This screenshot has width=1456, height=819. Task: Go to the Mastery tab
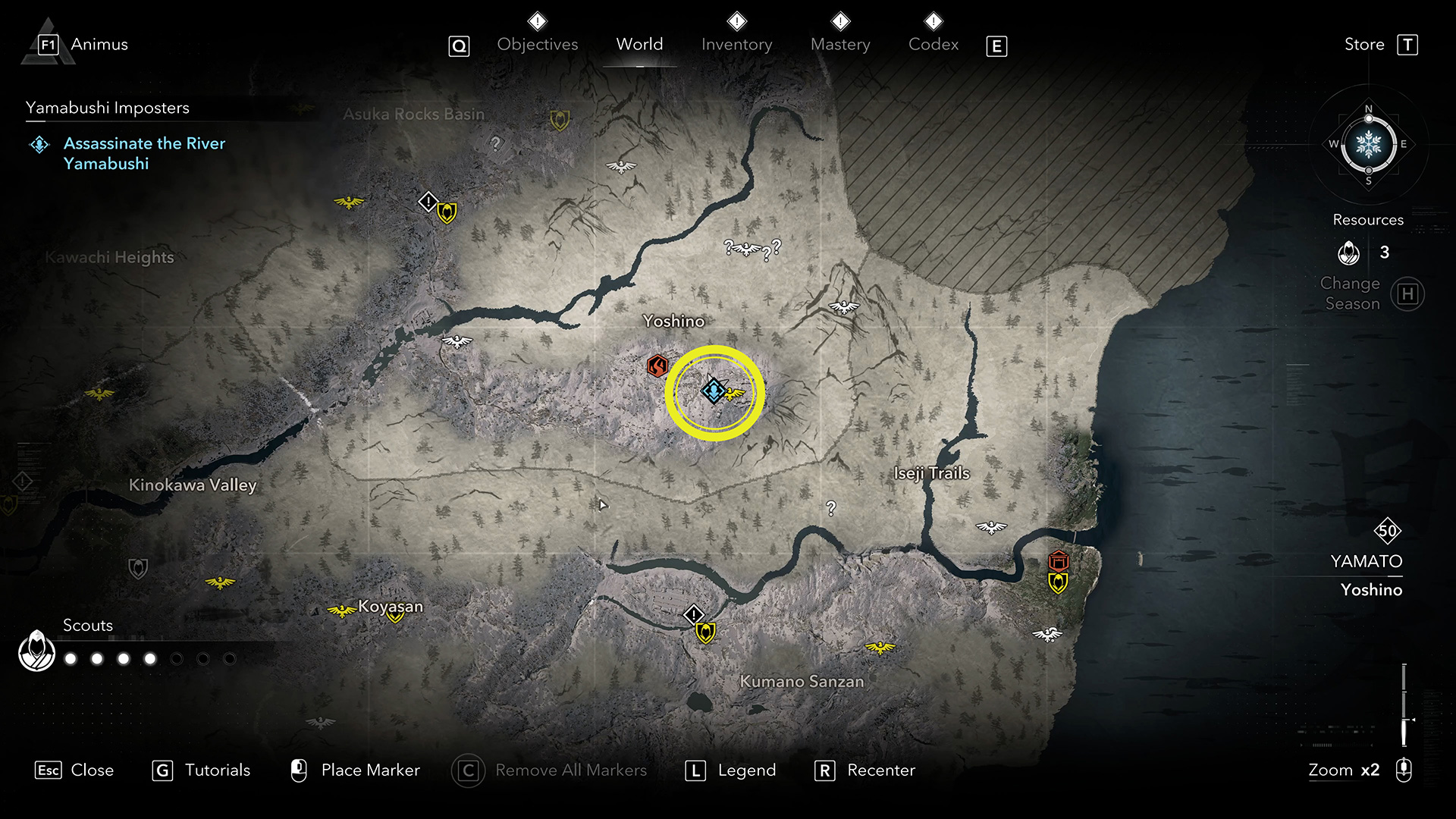pos(840,45)
